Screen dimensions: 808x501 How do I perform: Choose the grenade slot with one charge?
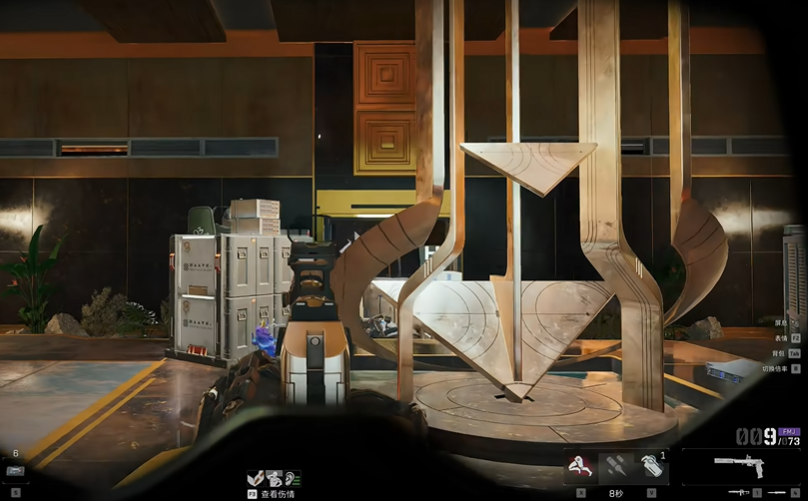point(652,465)
